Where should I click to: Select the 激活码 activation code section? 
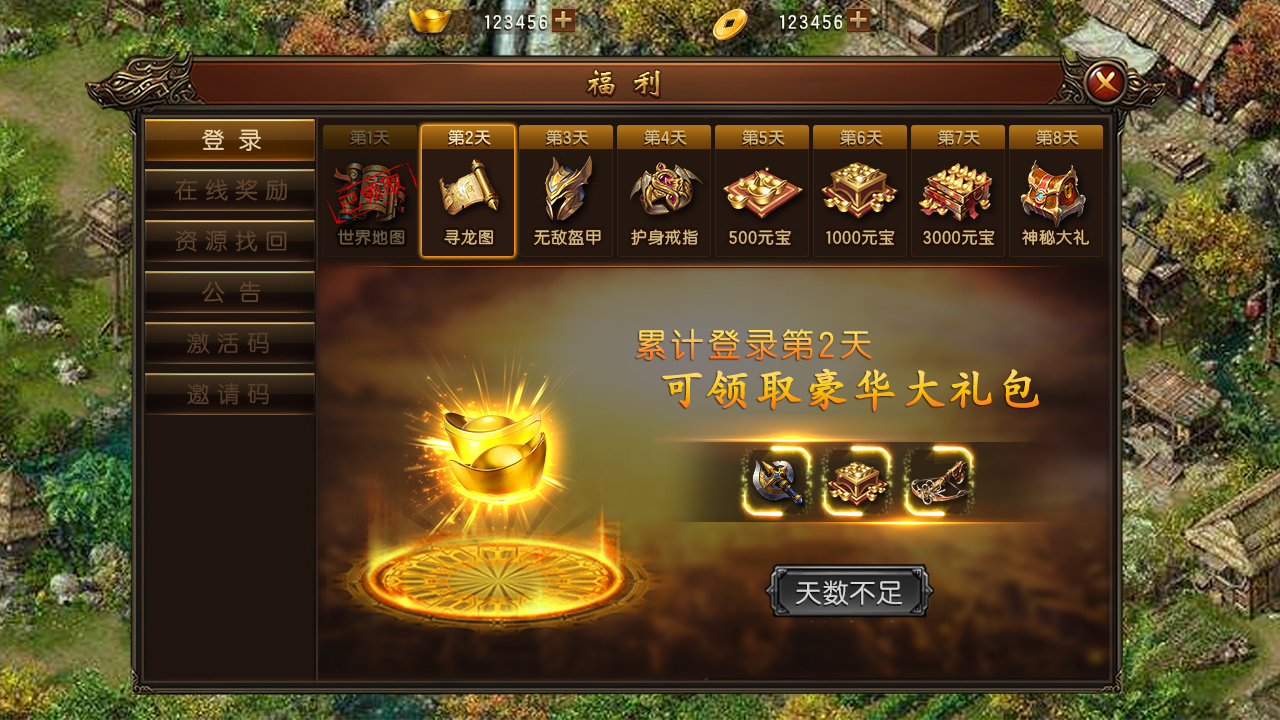pyautogui.click(x=229, y=343)
